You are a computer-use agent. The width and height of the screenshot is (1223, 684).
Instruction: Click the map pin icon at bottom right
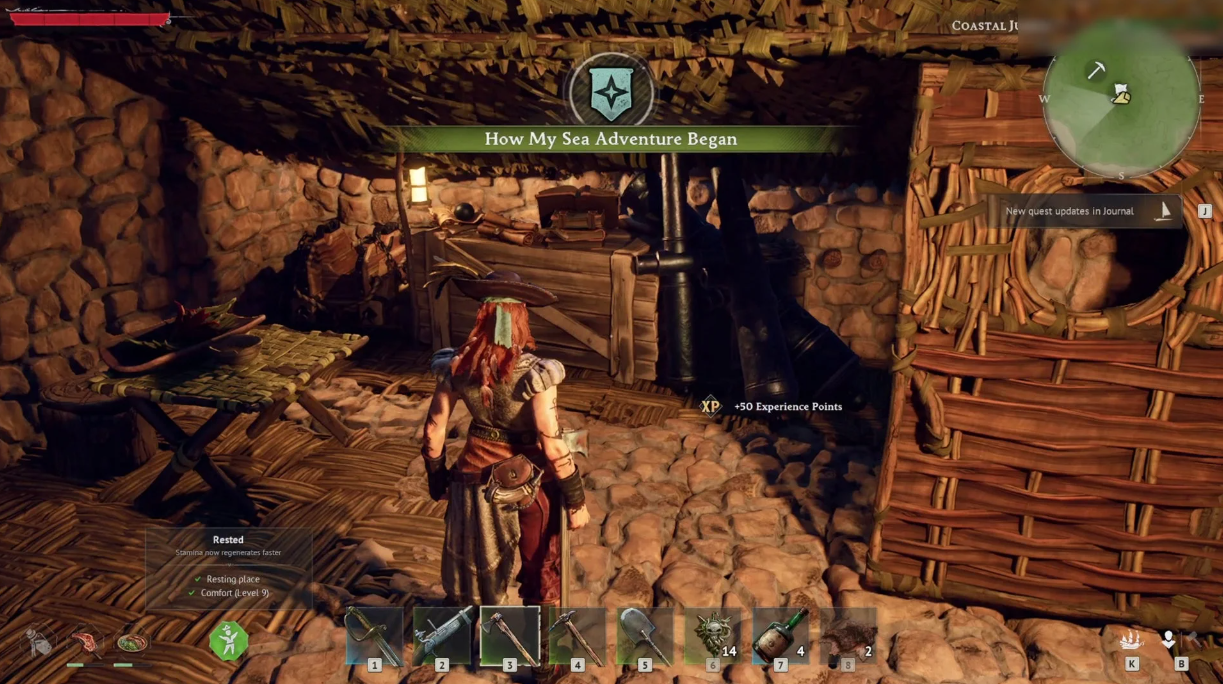[x=1168, y=638]
